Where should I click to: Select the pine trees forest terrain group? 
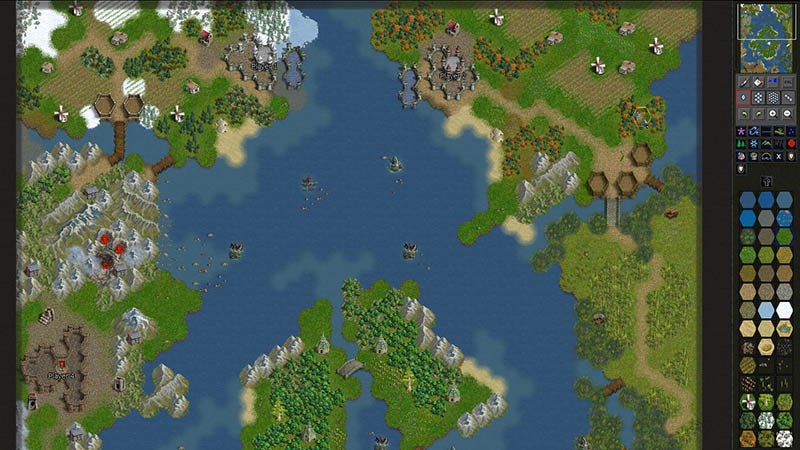pos(741,143)
